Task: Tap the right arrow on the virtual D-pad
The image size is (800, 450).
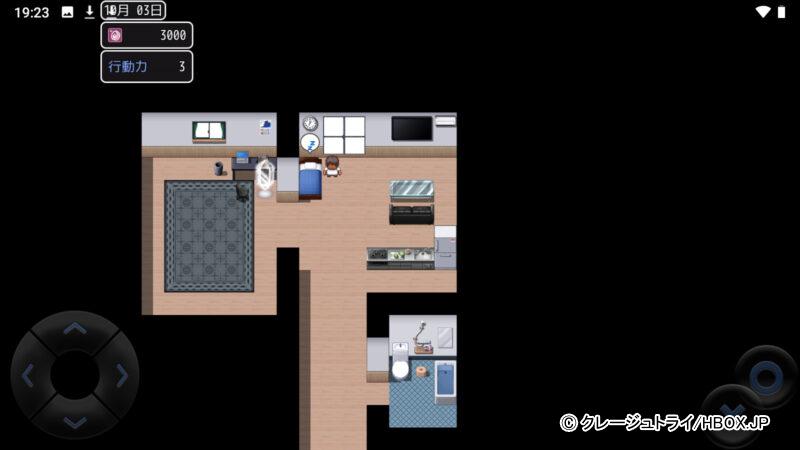Action: click(x=122, y=376)
